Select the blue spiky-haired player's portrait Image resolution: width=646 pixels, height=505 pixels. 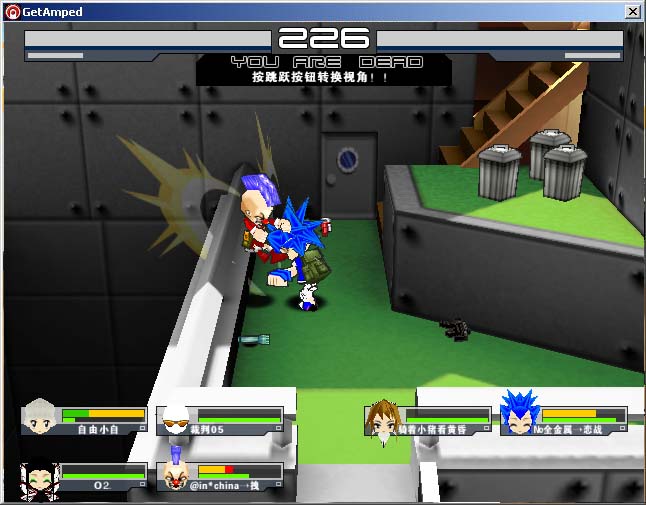(x=519, y=415)
